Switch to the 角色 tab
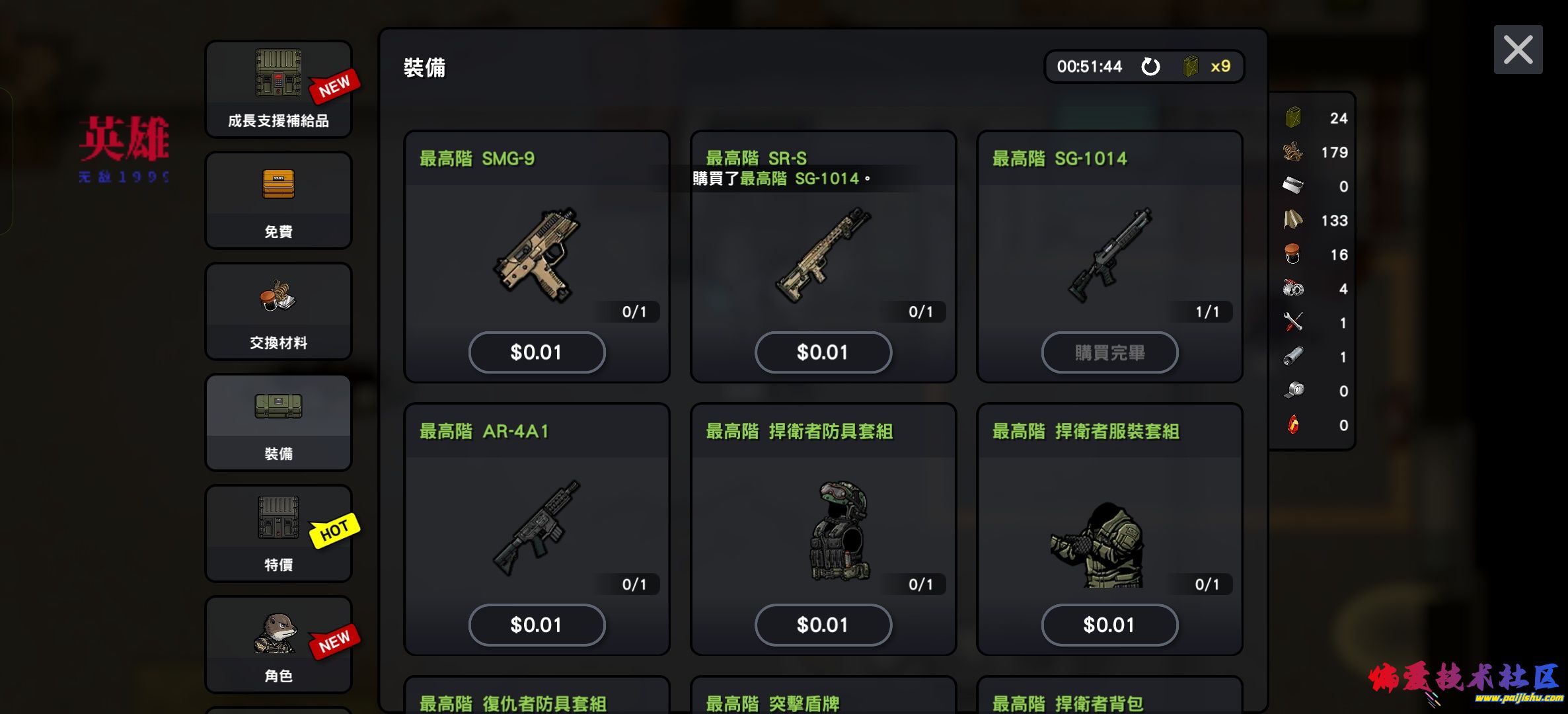Image resolution: width=1568 pixels, height=714 pixels. pos(278,645)
